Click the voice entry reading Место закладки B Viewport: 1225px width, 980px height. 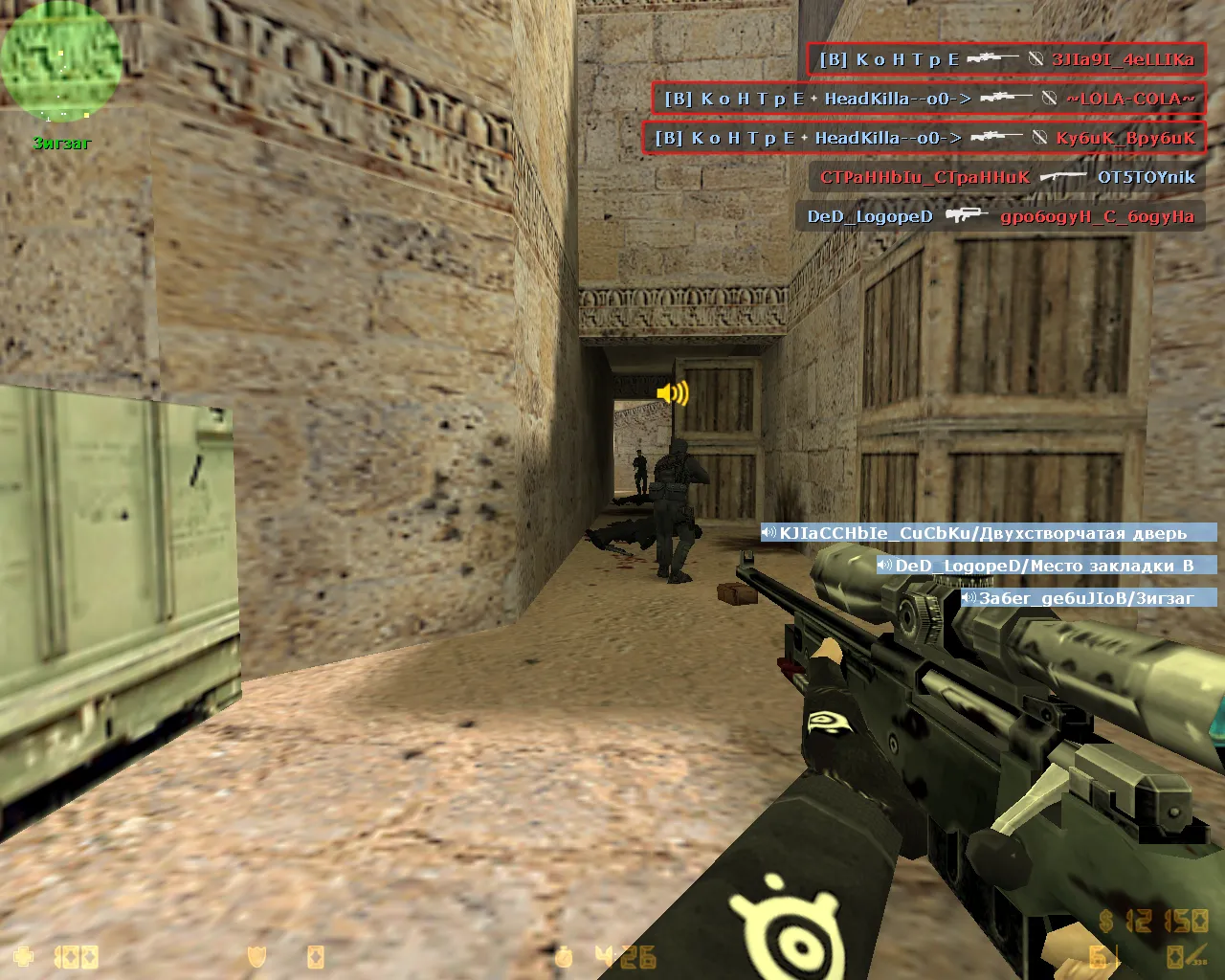[x=1046, y=566]
